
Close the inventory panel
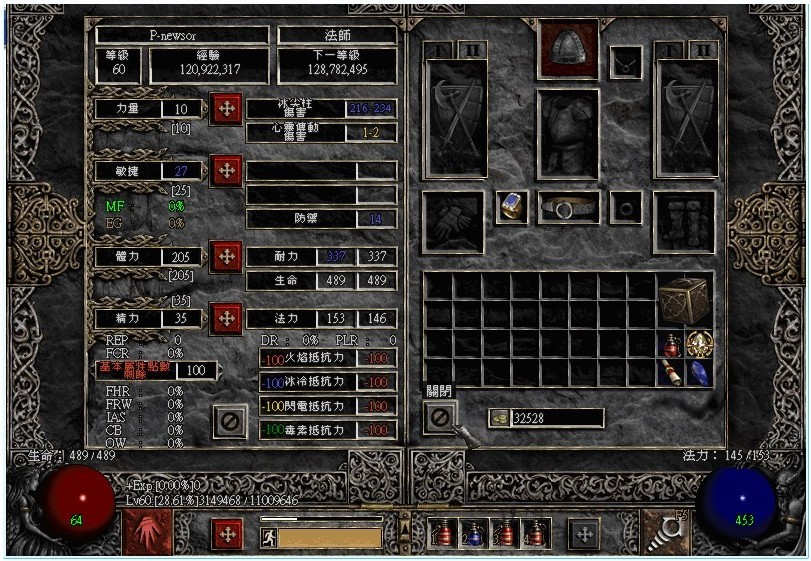[440, 416]
